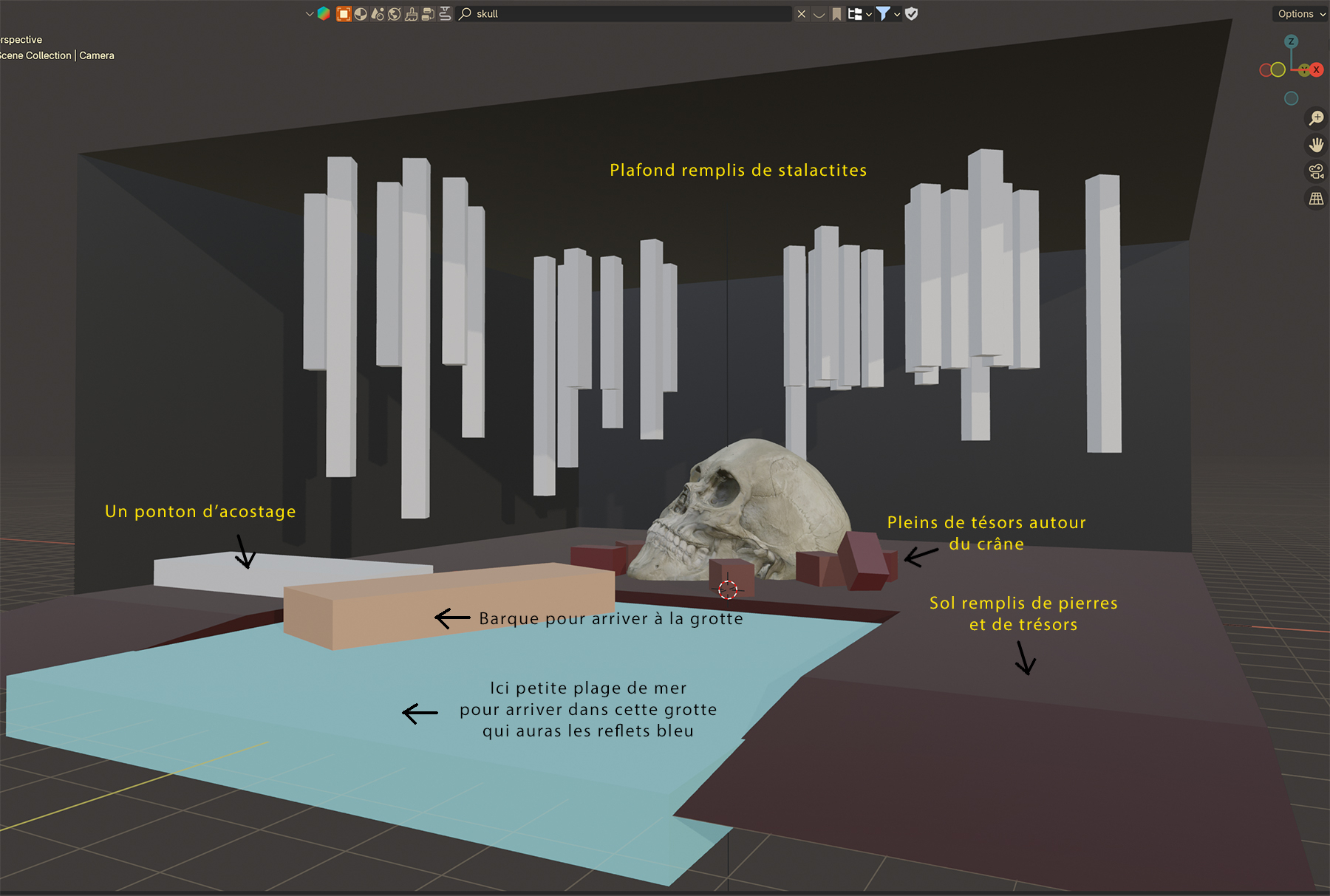
Task: Toggle the bookmark icon beside search
Action: click(836, 14)
